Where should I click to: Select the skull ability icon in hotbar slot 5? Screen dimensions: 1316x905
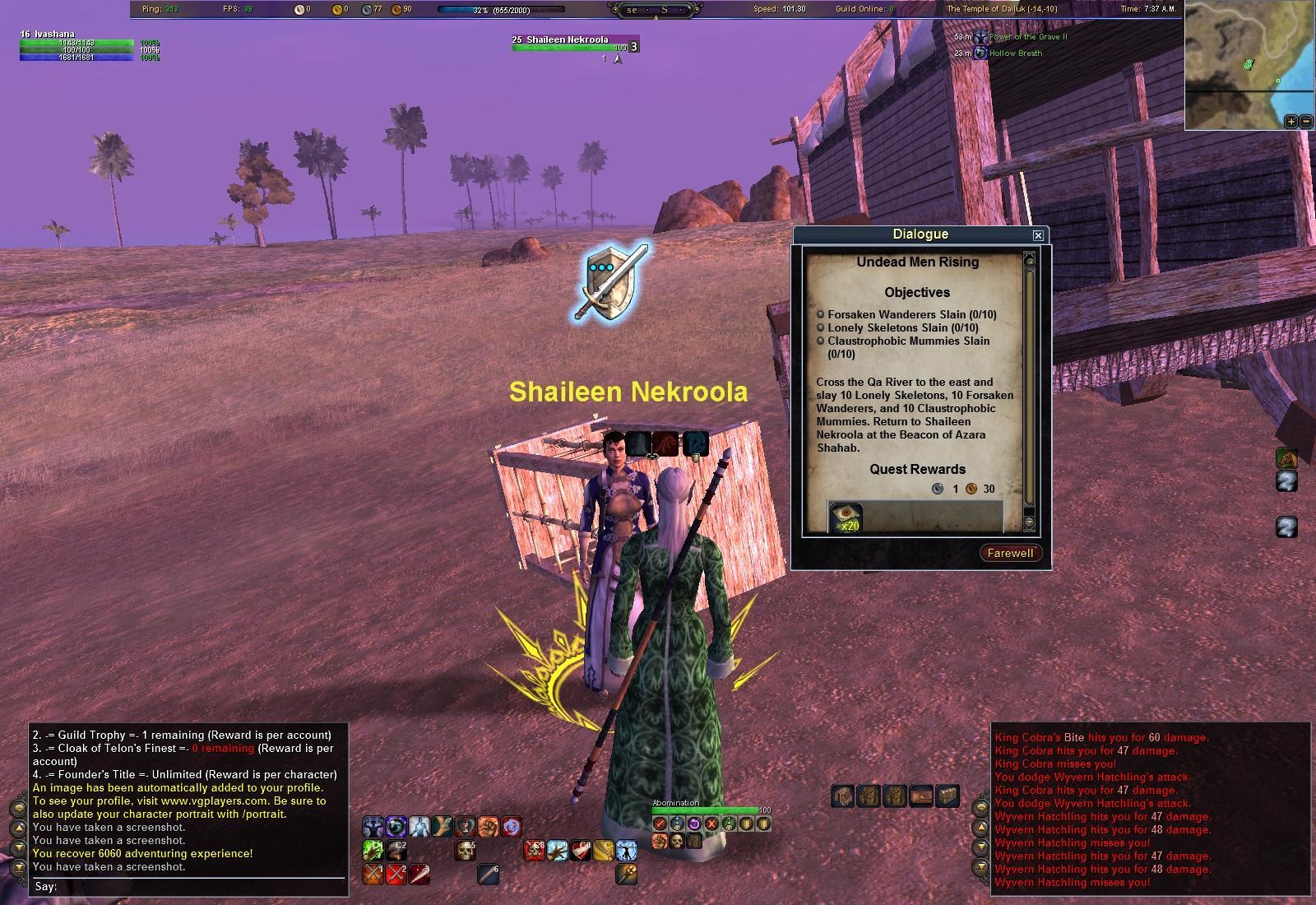(465, 851)
